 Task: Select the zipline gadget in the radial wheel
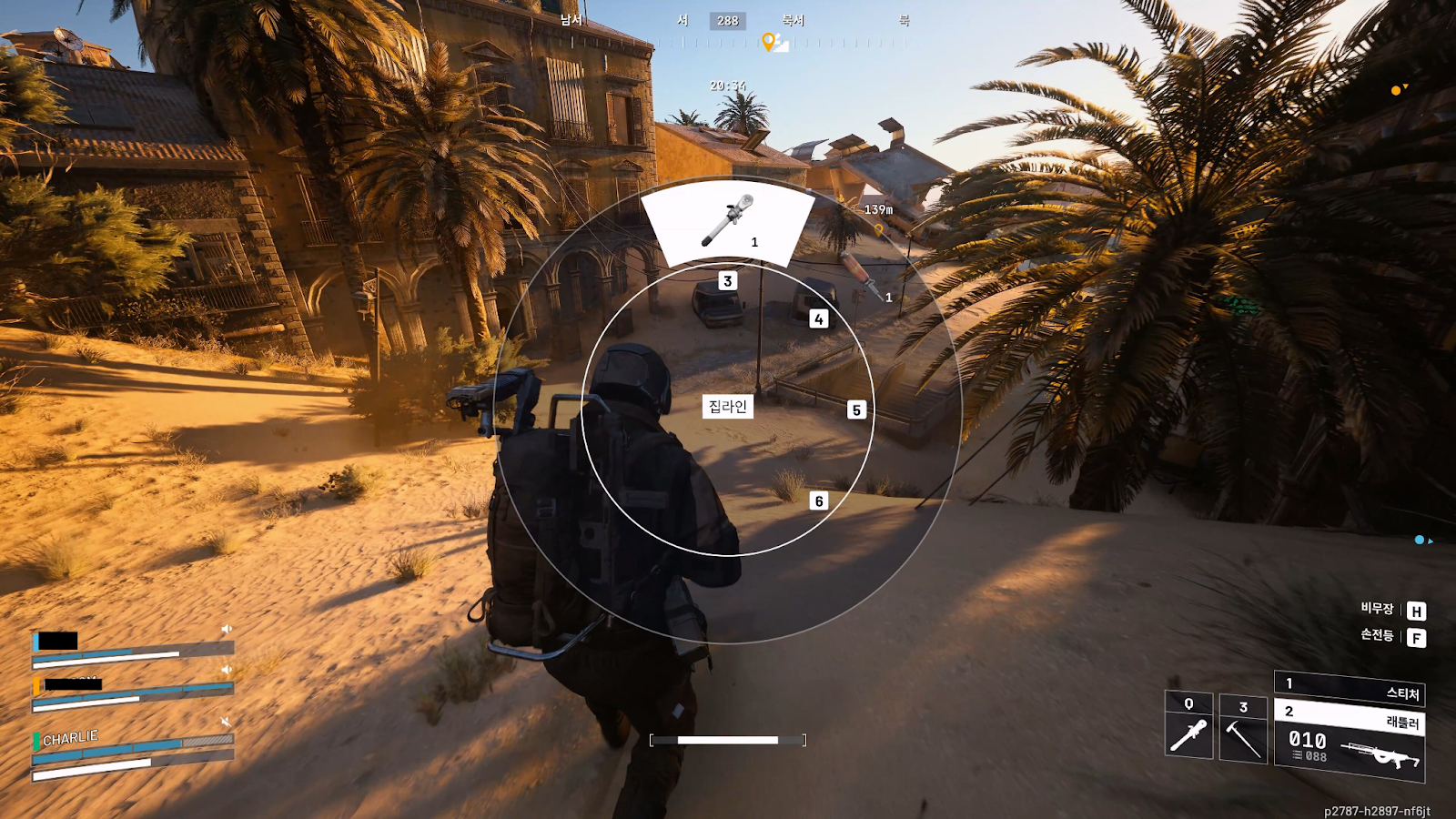point(727,221)
